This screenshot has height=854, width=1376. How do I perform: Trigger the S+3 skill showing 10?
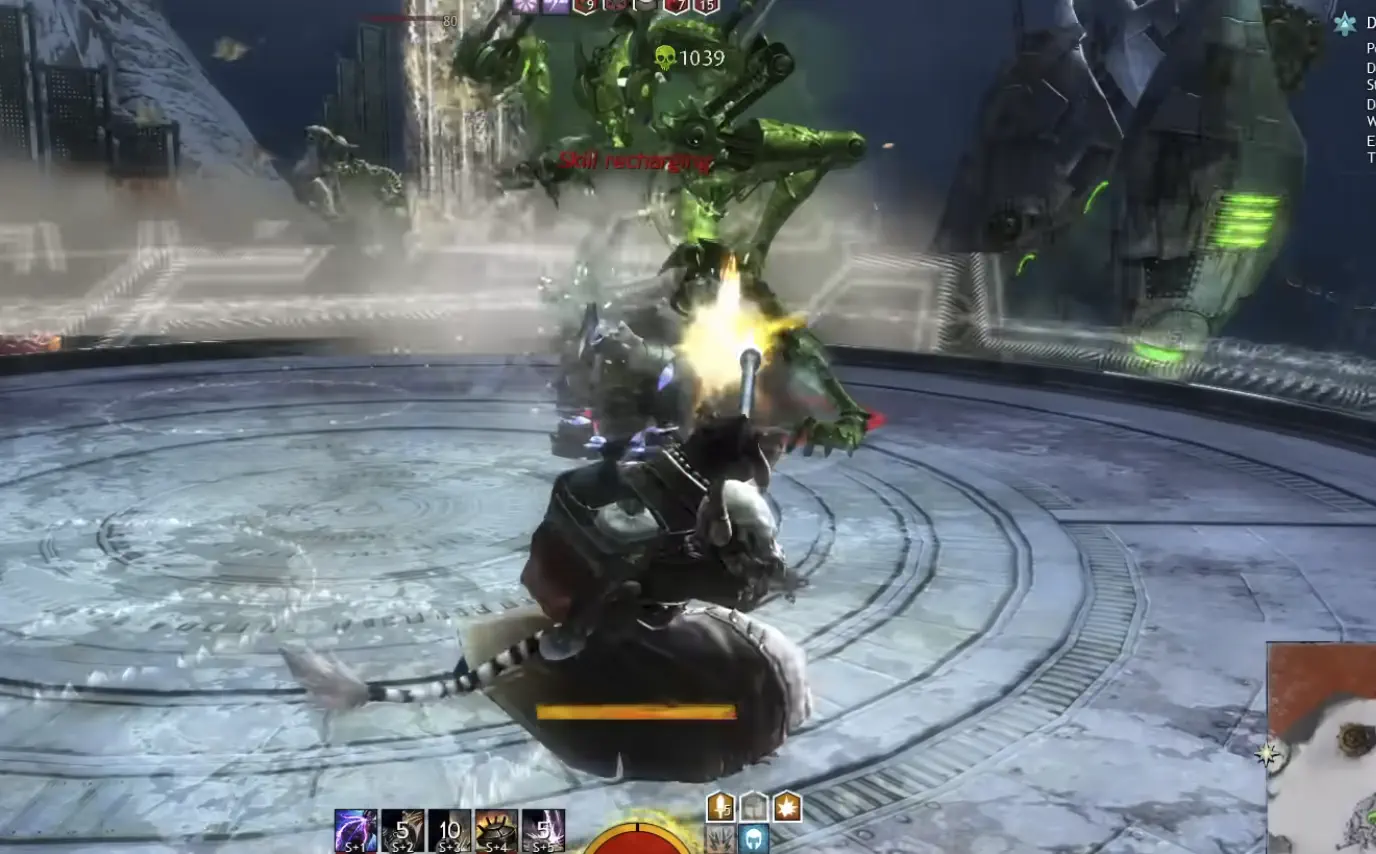[448, 828]
